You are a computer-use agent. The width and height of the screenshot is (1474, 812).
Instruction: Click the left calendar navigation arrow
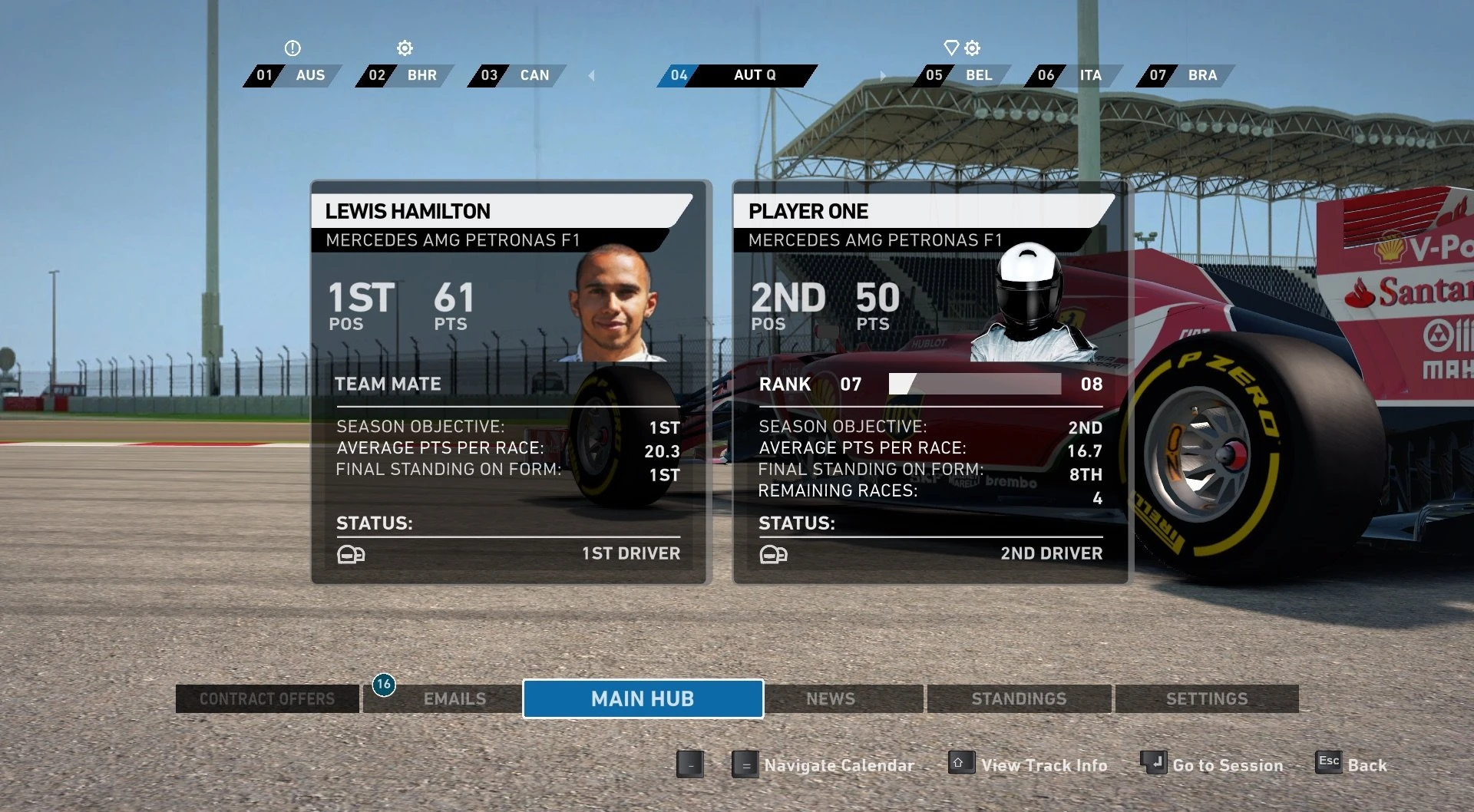pyautogui.click(x=591, y=75)
